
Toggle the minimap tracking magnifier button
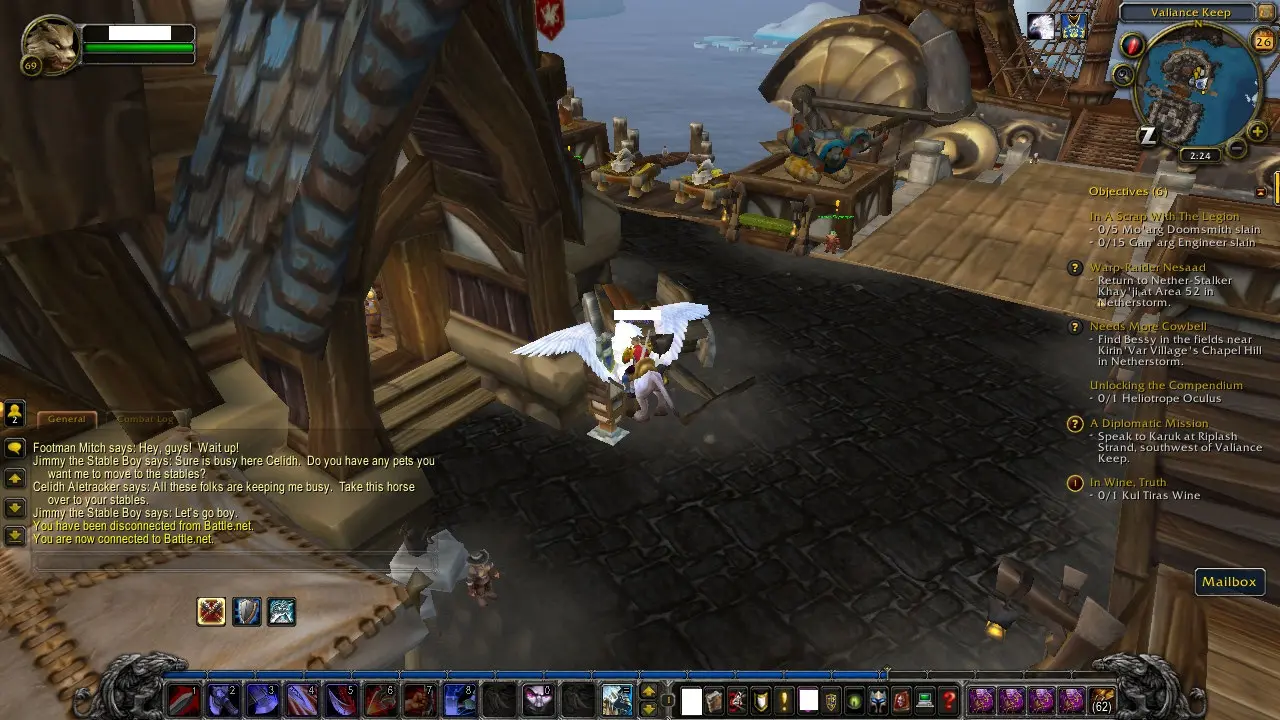click(1123, 75)
